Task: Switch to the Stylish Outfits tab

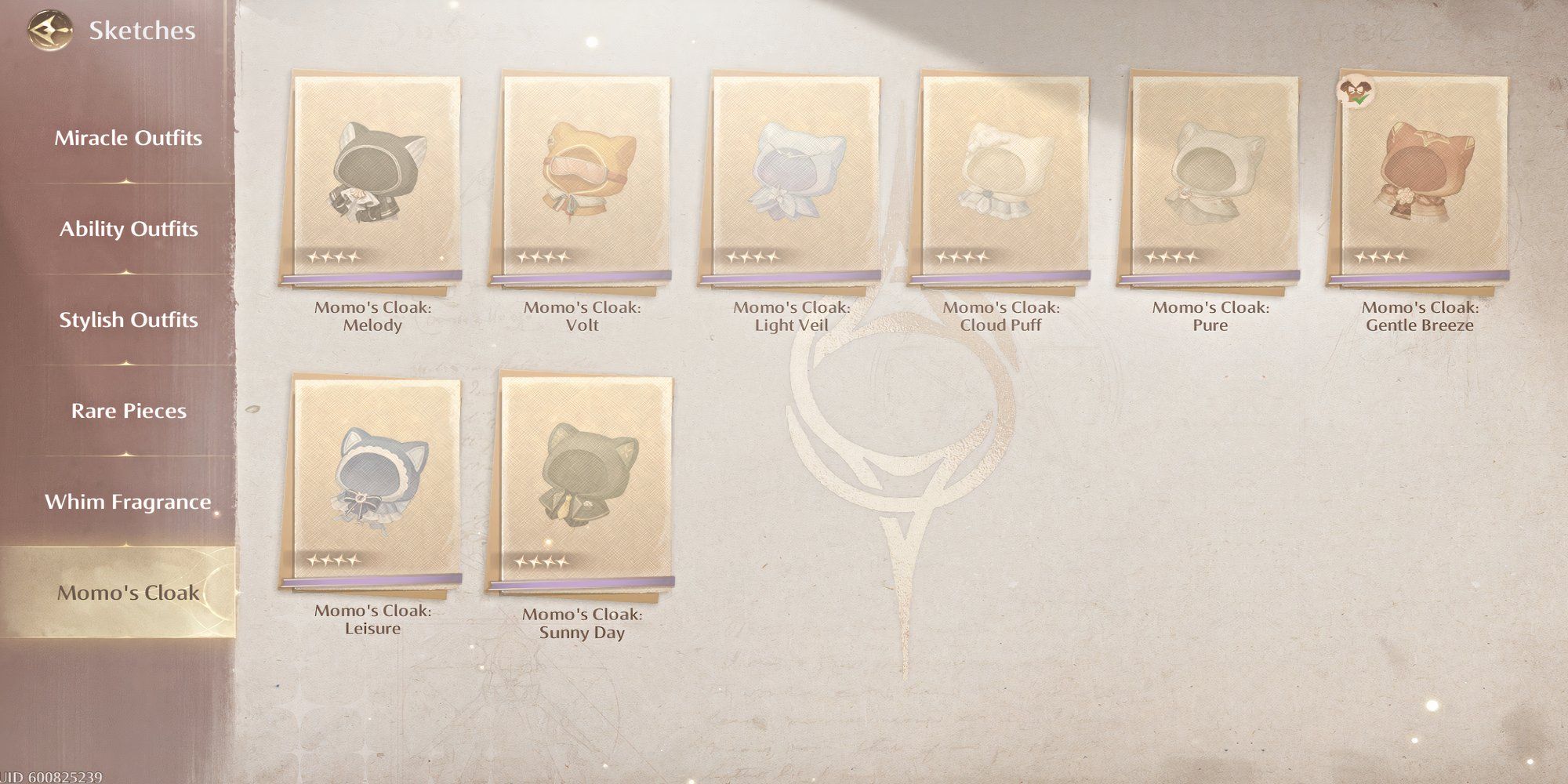Action: point(128,320)
